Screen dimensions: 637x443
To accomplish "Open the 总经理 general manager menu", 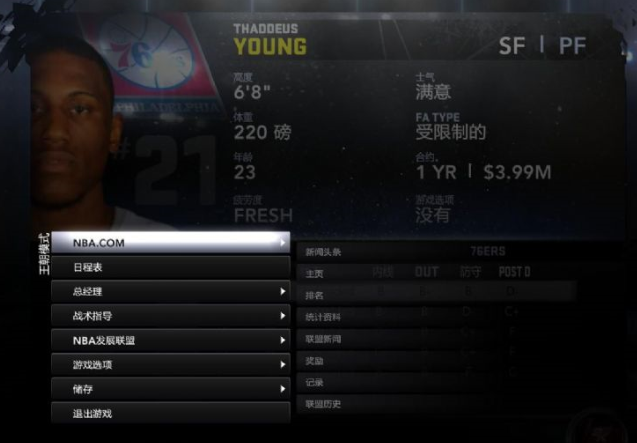I will pyautogui.click(x=170, y=292).
